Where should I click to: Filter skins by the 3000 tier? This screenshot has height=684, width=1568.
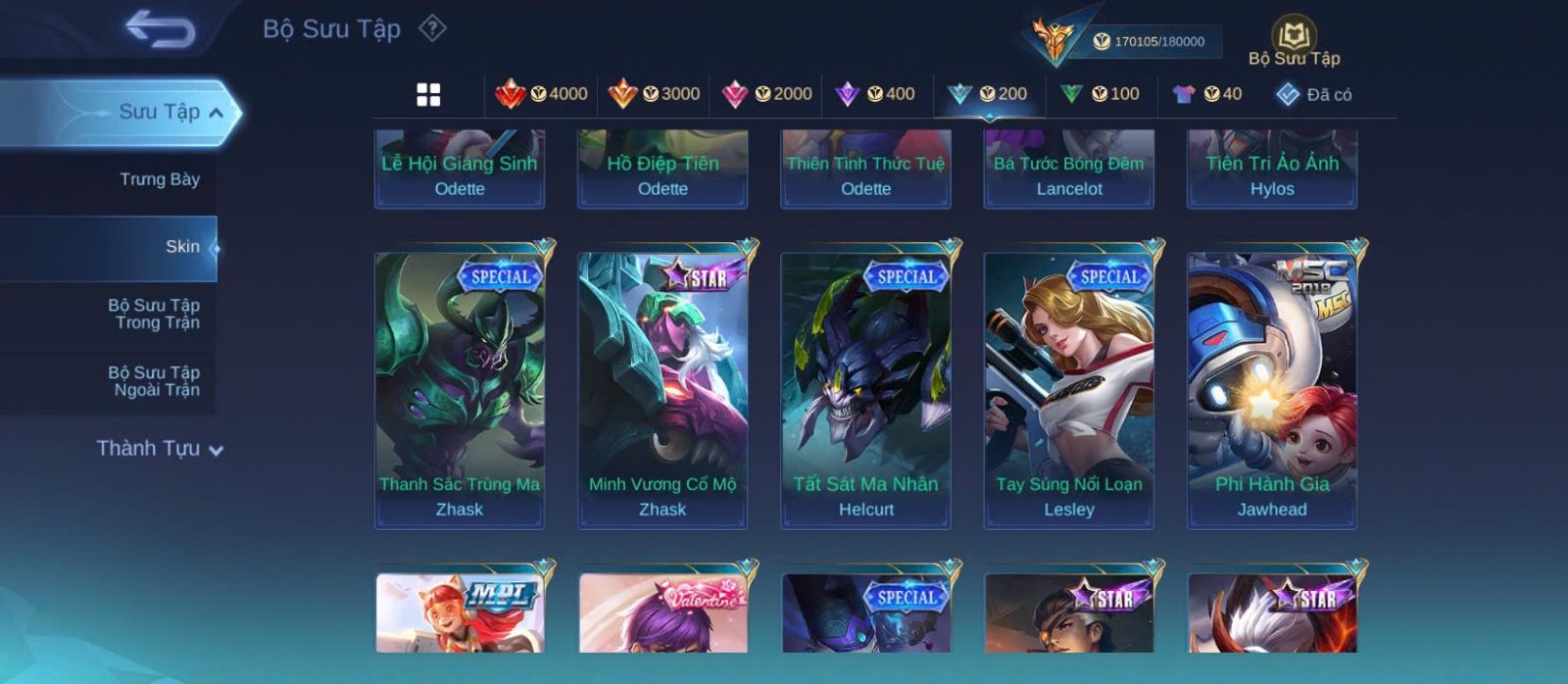pos(655,94)
